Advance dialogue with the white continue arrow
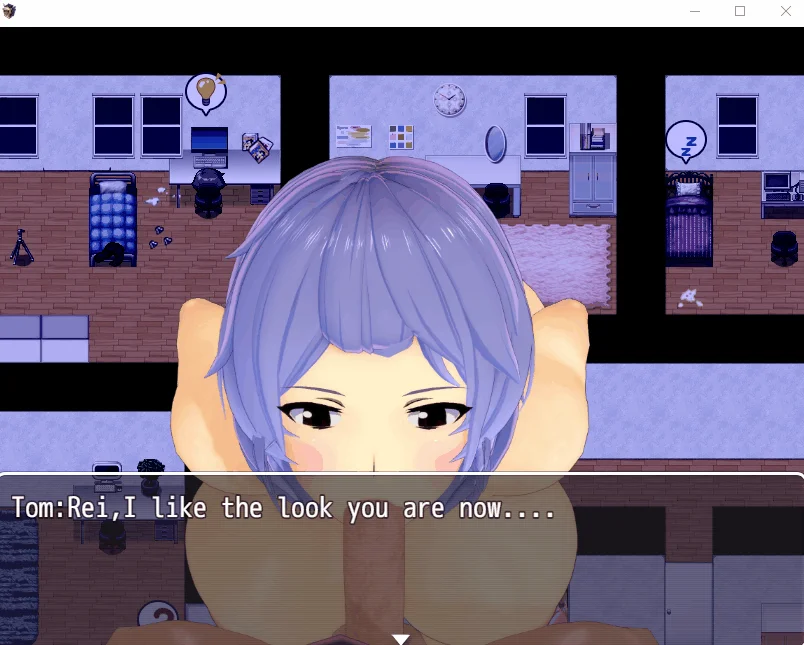 pyautogui.click(x=401, y=639)
